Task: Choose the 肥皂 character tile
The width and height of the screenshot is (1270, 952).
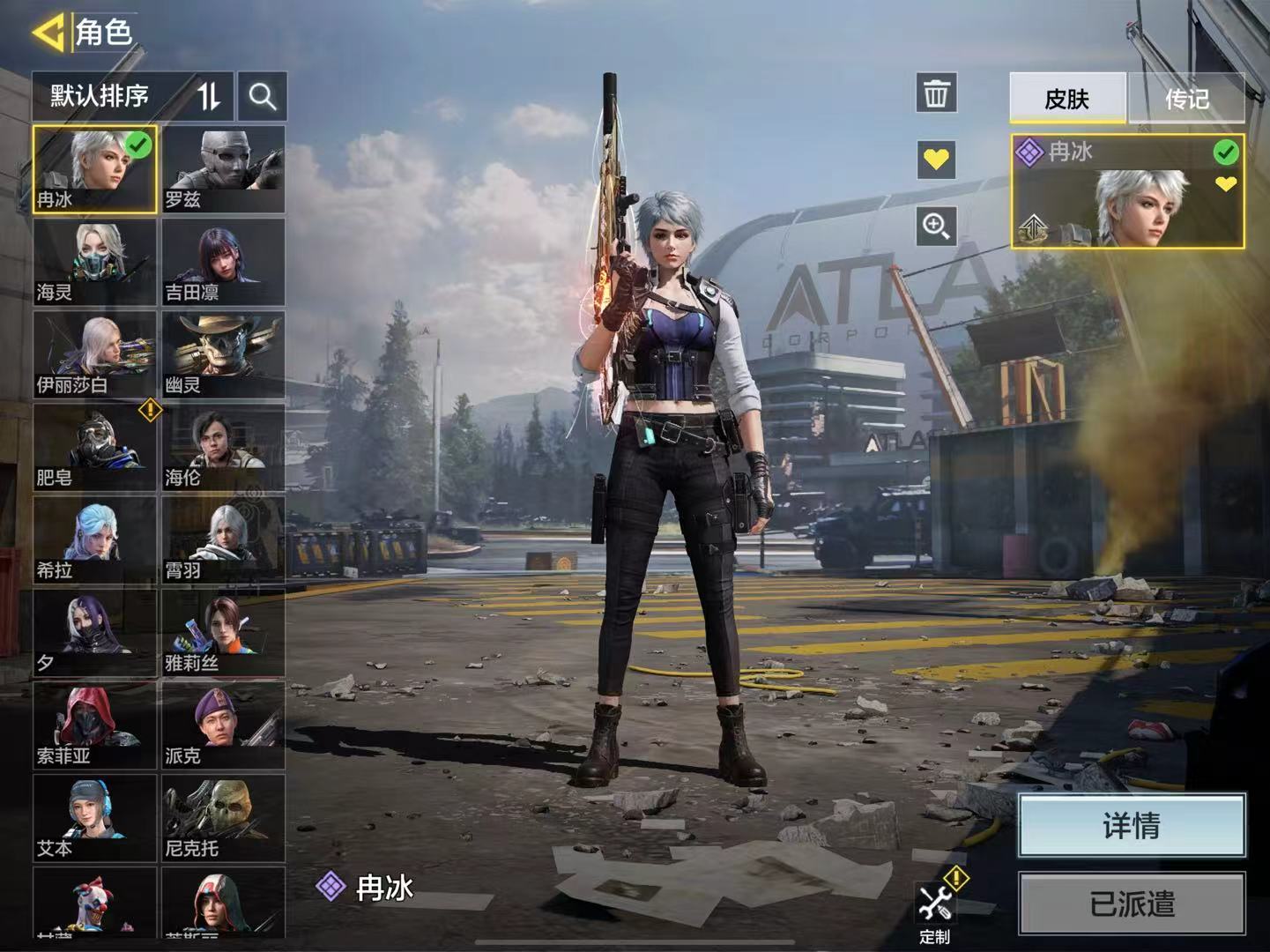Action: pos(95,447)
